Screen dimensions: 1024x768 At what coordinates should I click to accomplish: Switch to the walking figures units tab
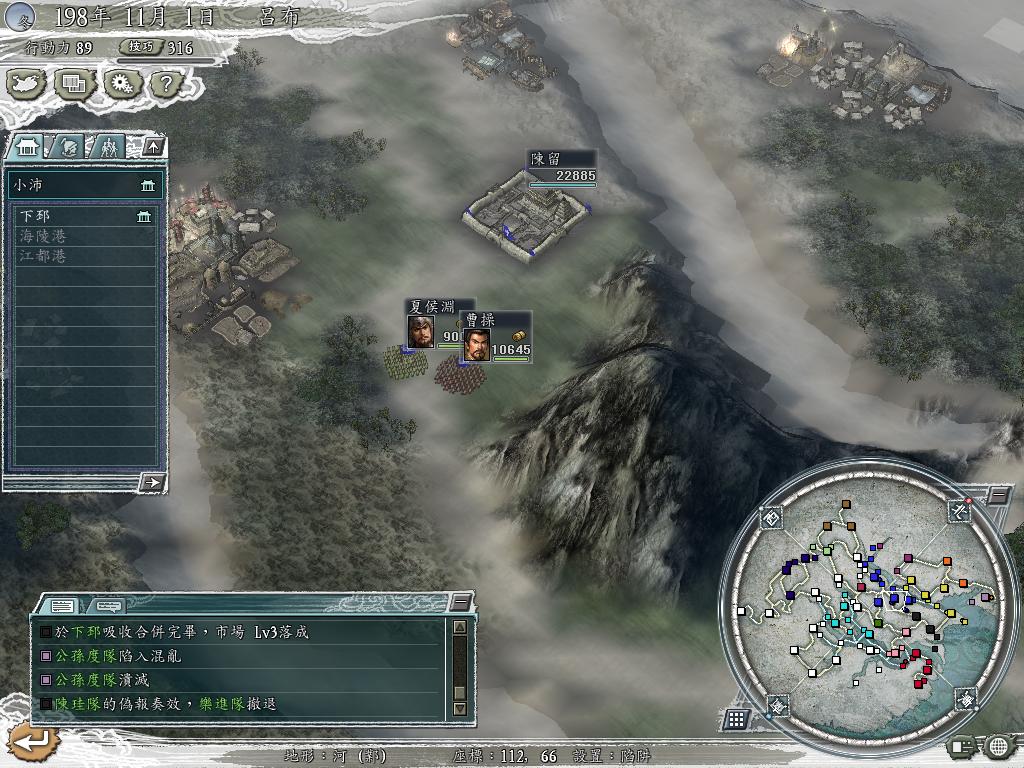point(108,147)
